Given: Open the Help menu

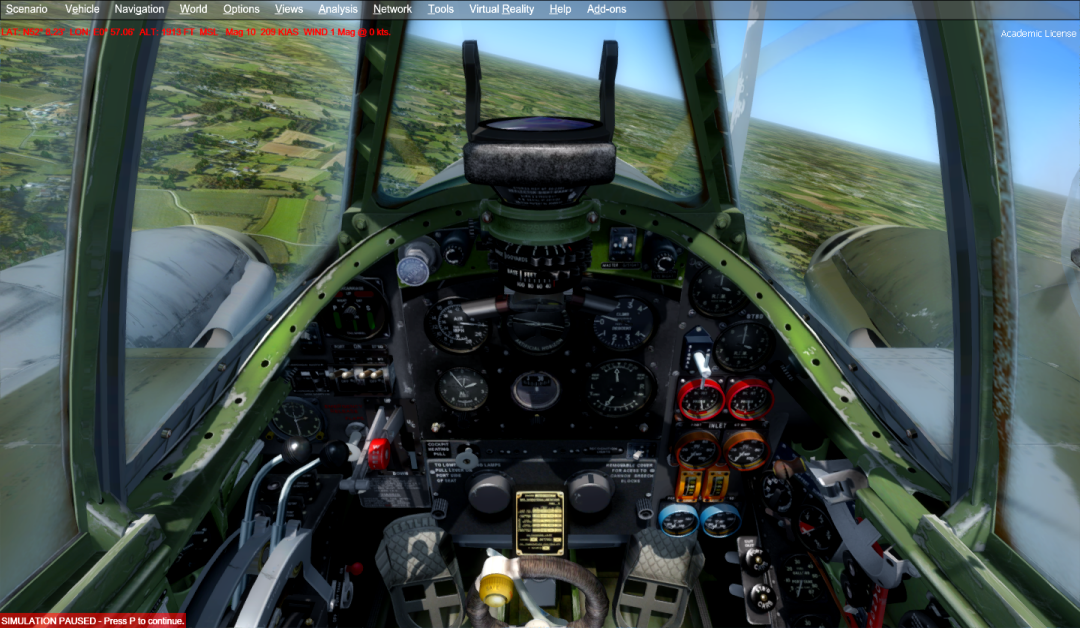Looking at the screenshot, I should (560, 9).
